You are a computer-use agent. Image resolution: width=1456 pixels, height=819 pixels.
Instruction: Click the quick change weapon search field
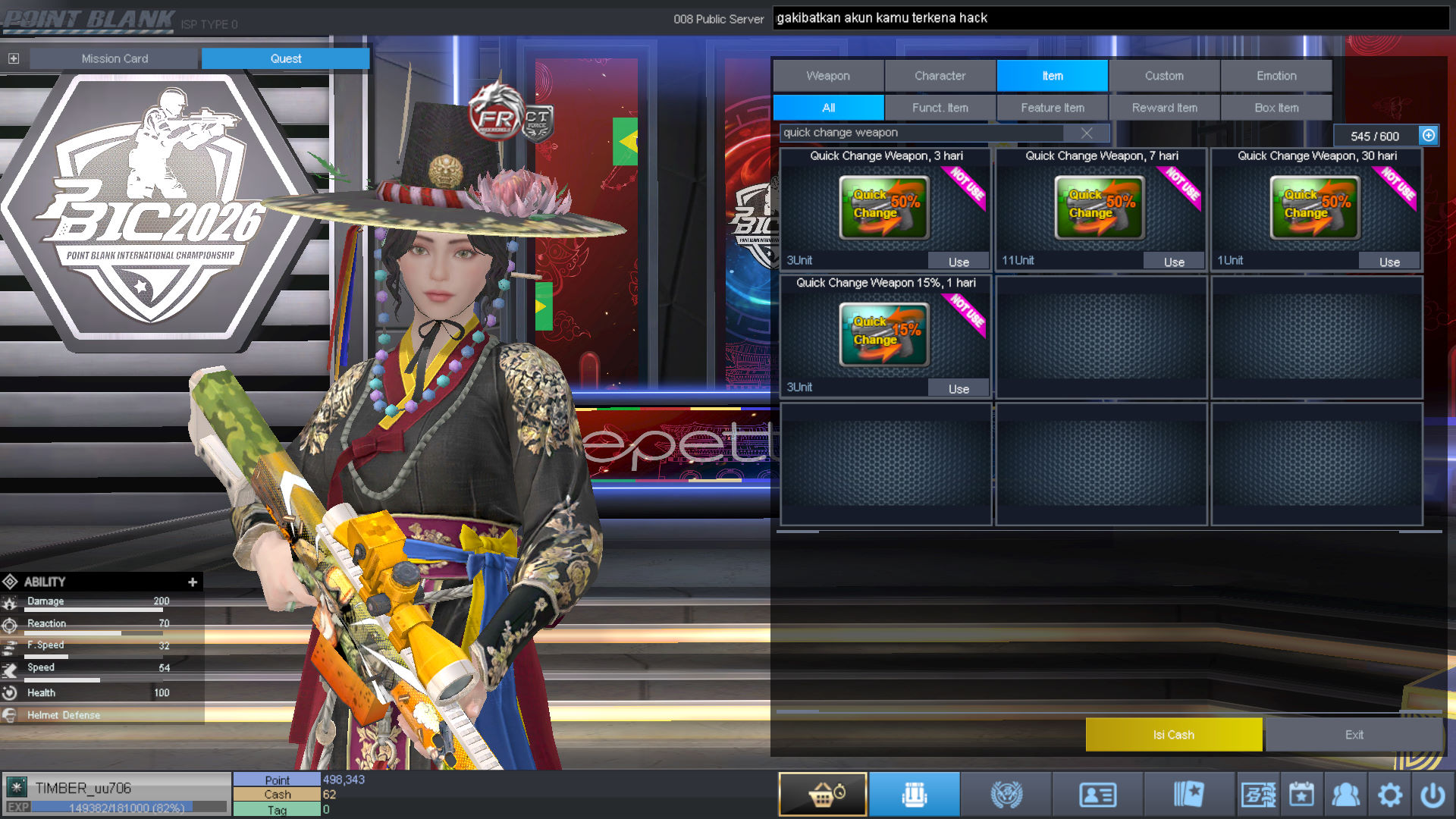(921, 133)
